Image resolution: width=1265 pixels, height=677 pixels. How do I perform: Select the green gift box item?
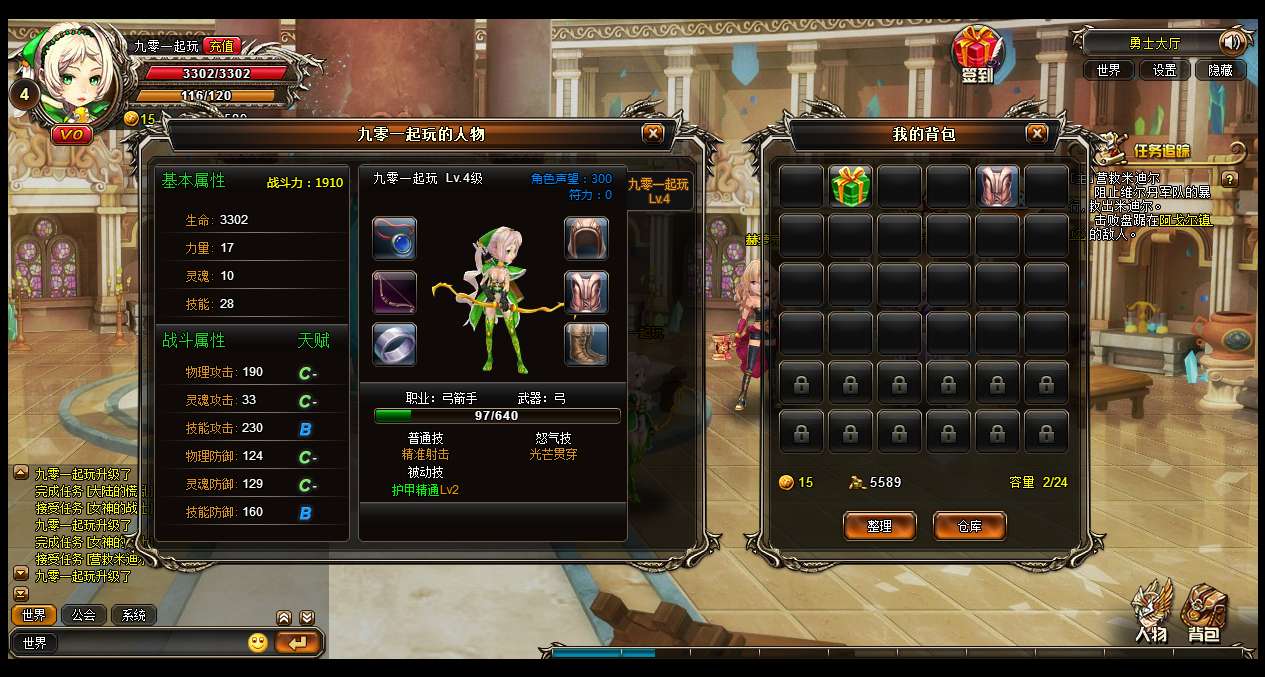click(850, 187)
